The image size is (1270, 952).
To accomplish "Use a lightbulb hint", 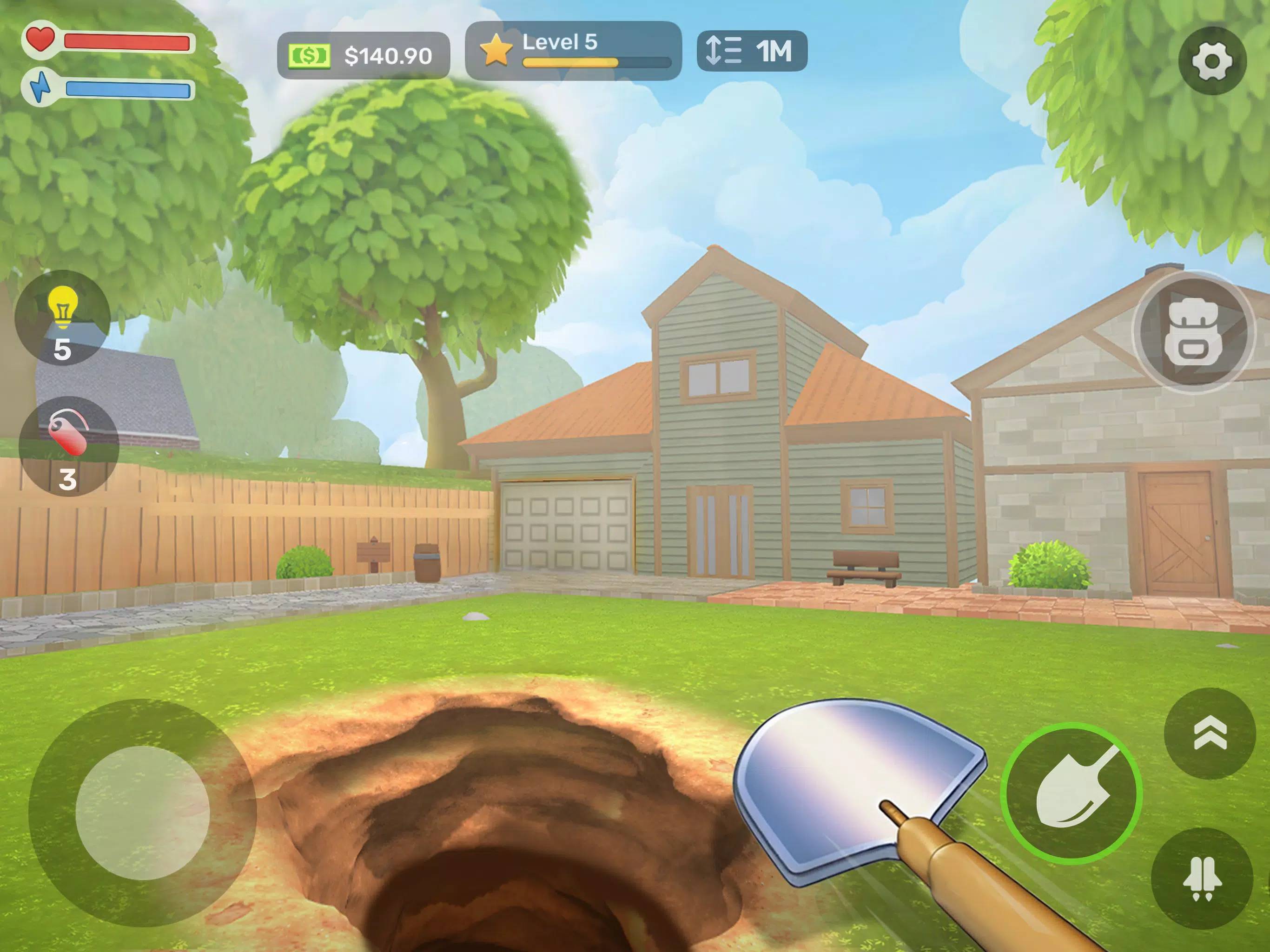I will [62, 317].
